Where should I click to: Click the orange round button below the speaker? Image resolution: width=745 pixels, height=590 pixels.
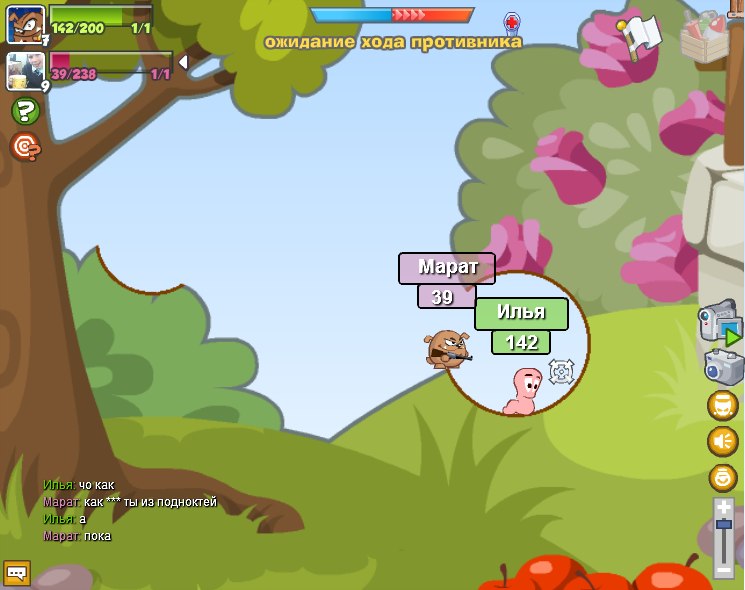723,477
